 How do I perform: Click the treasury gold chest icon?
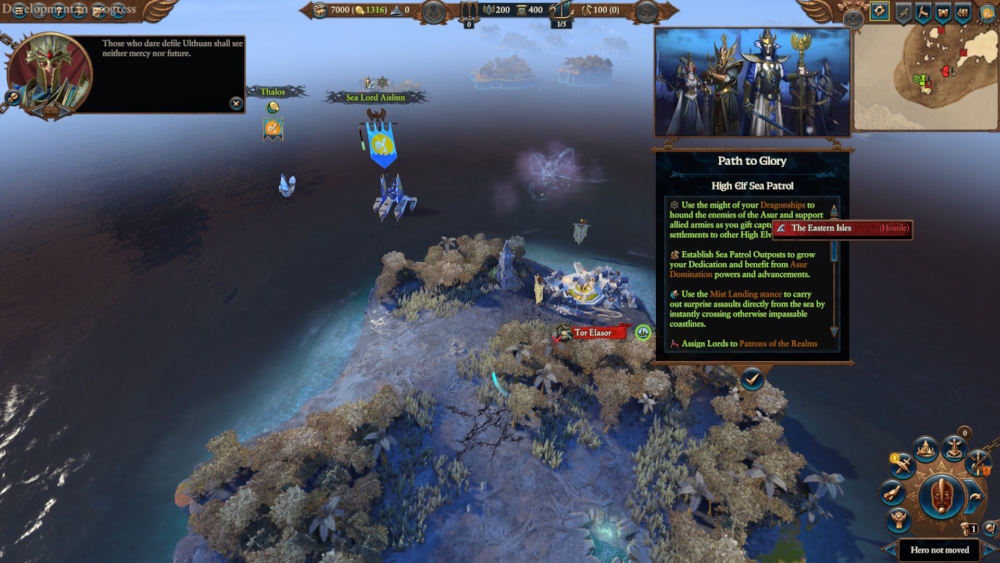[x=320, y=11]
